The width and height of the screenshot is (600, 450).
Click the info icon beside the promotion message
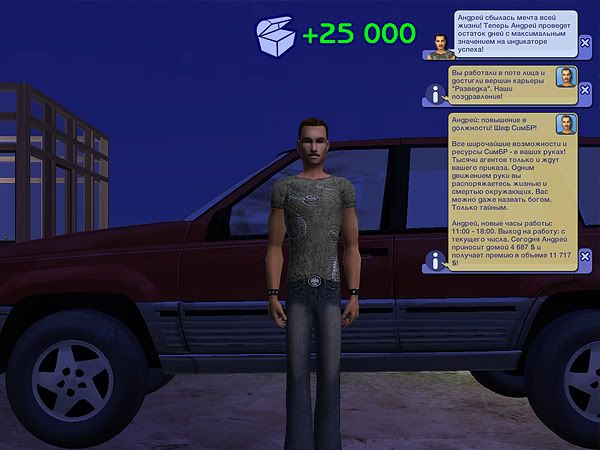pos(436,260)
